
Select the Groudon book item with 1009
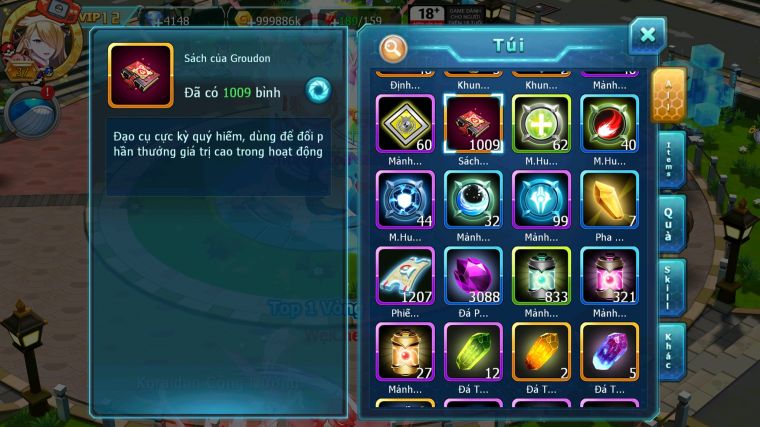[473, 124]
